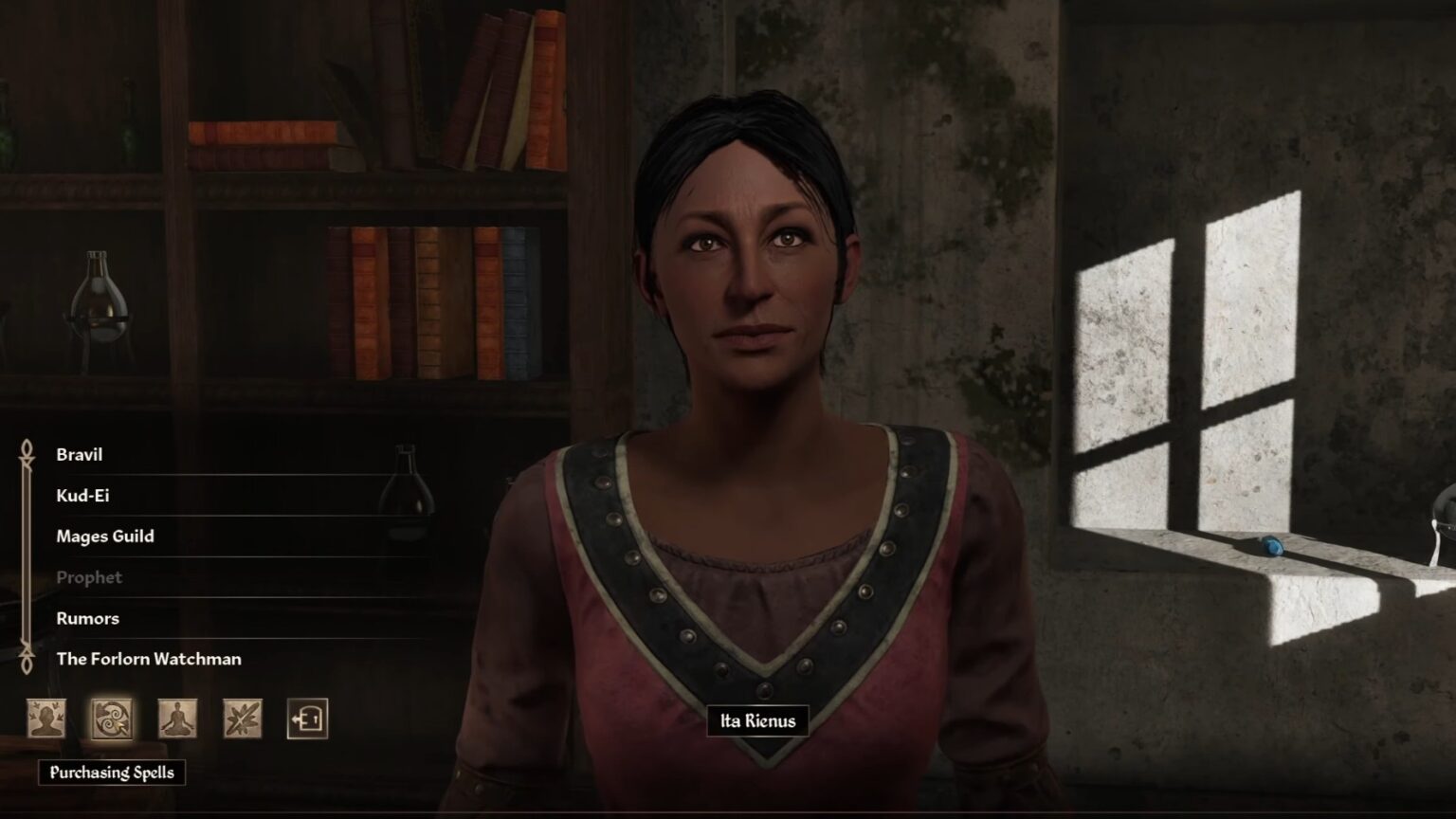The image size is (1456, 819).
Task: Click the topic directly below Prophet
Action: (88, 618)
